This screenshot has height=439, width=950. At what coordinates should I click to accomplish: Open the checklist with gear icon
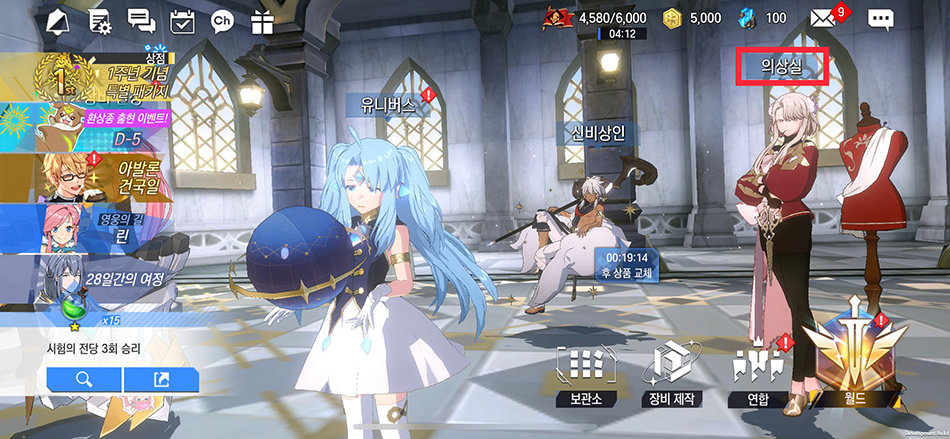pos(100,19)
